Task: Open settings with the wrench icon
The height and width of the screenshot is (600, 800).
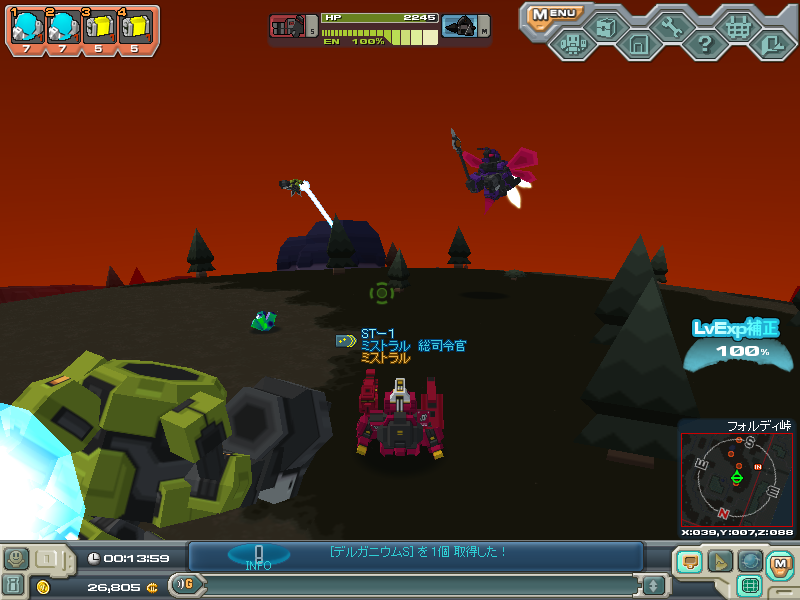Action: point(671,27)
